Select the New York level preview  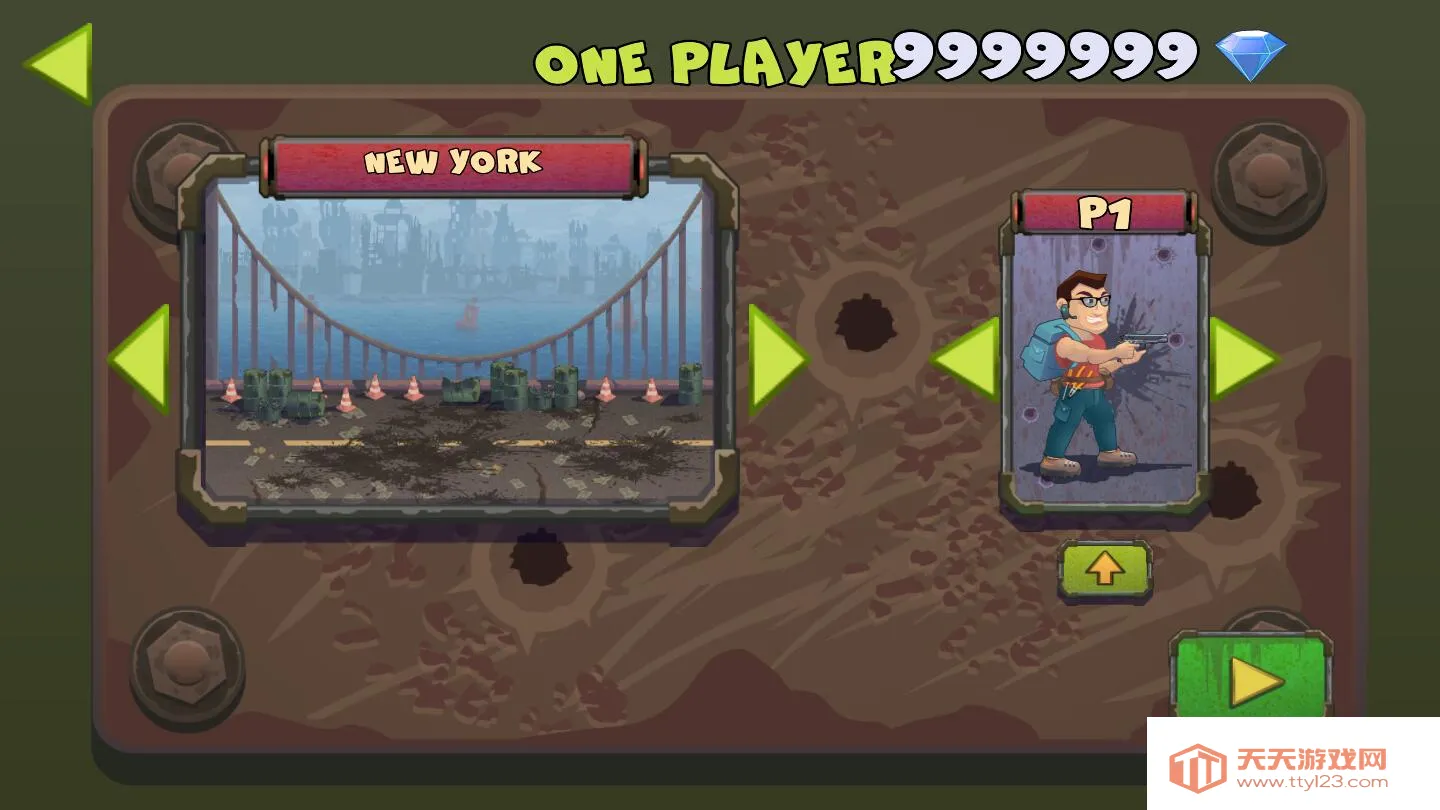click(459, 340)
